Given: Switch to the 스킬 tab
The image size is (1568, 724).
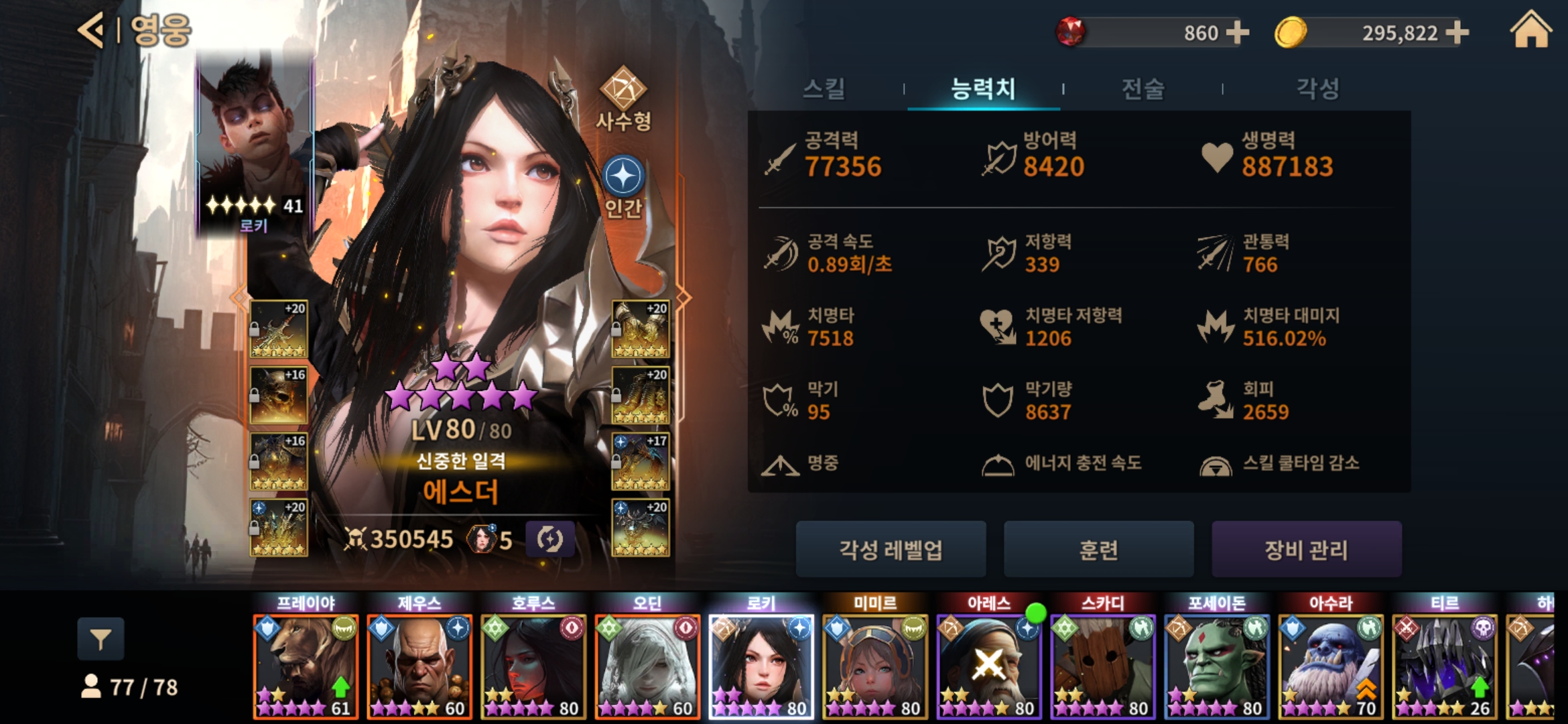Looking at the screenshot, I should click(824, 88).
